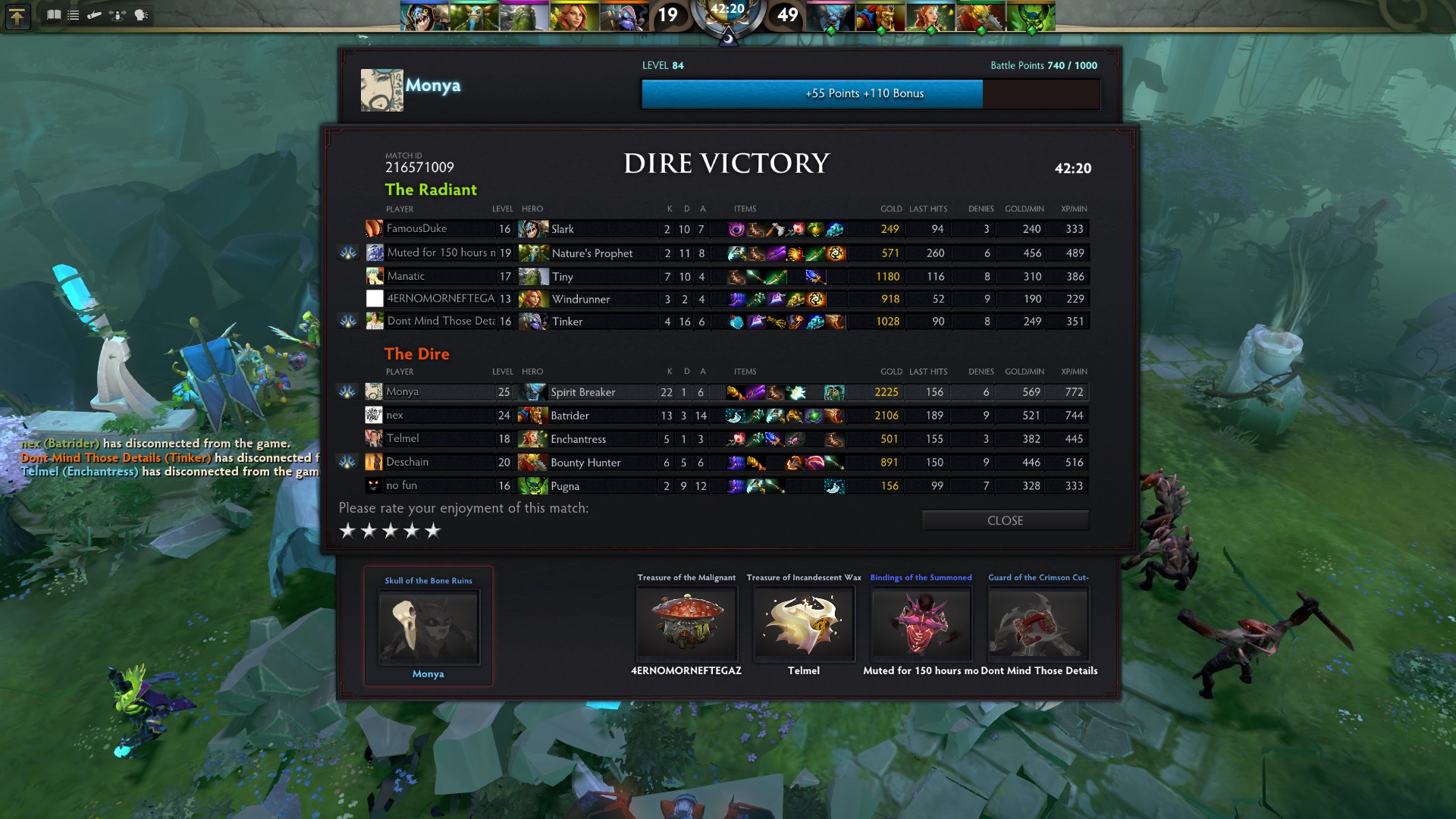This screenshot has height=819, width=1456.
Task: Click Monya's profile avatar in the header
Action: [x=381, y=90]
